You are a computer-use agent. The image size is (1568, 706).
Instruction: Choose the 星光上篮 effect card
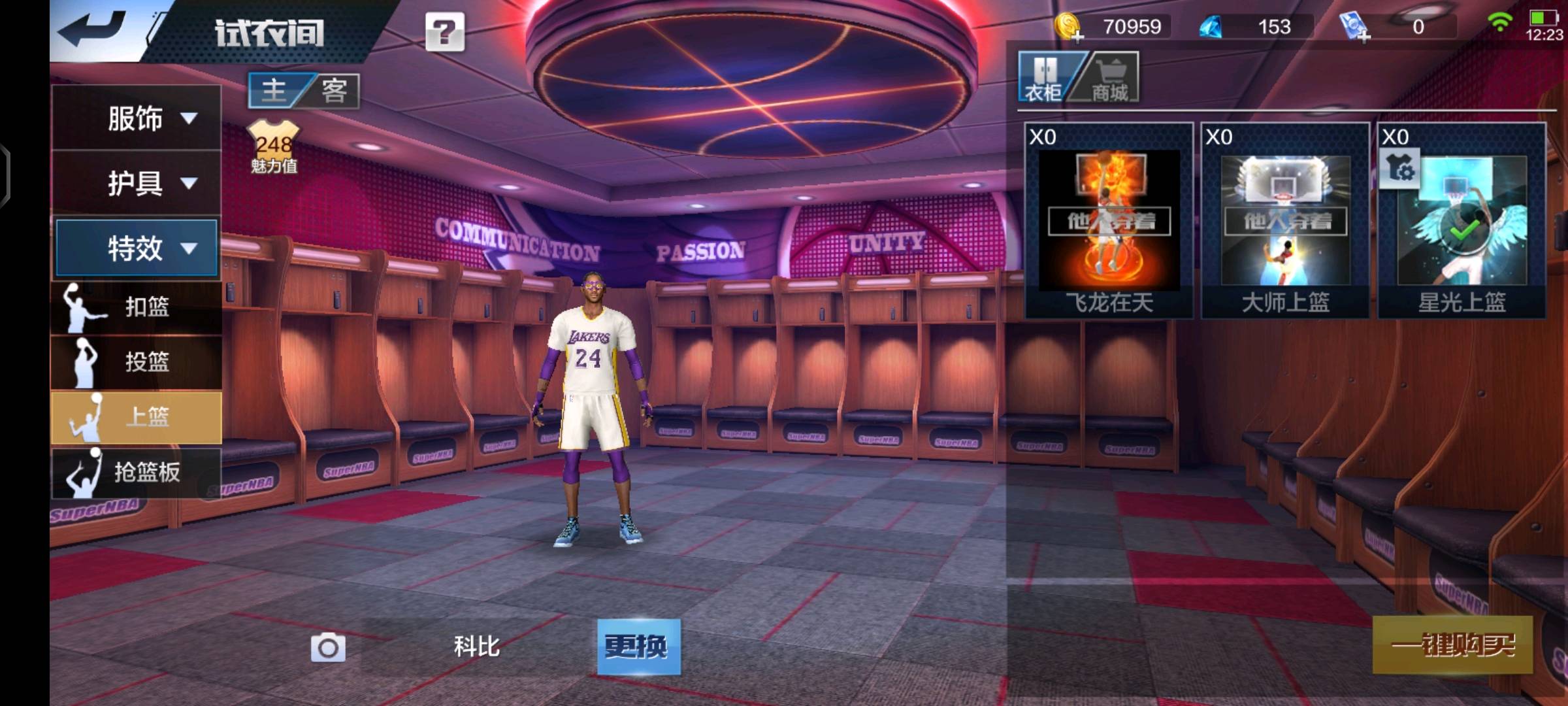click(1462, 221)
